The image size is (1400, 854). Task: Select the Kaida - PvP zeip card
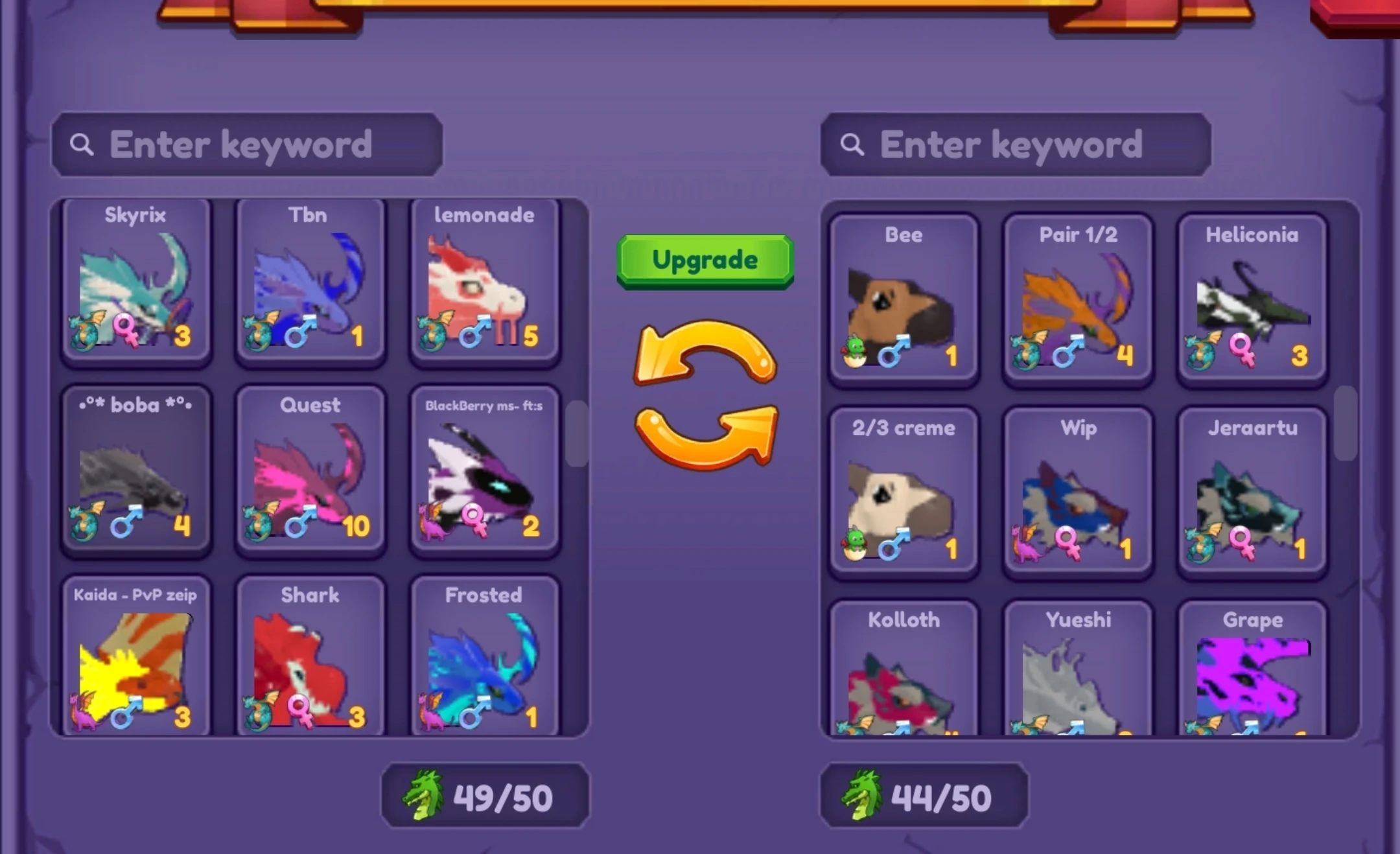(135, 658)
